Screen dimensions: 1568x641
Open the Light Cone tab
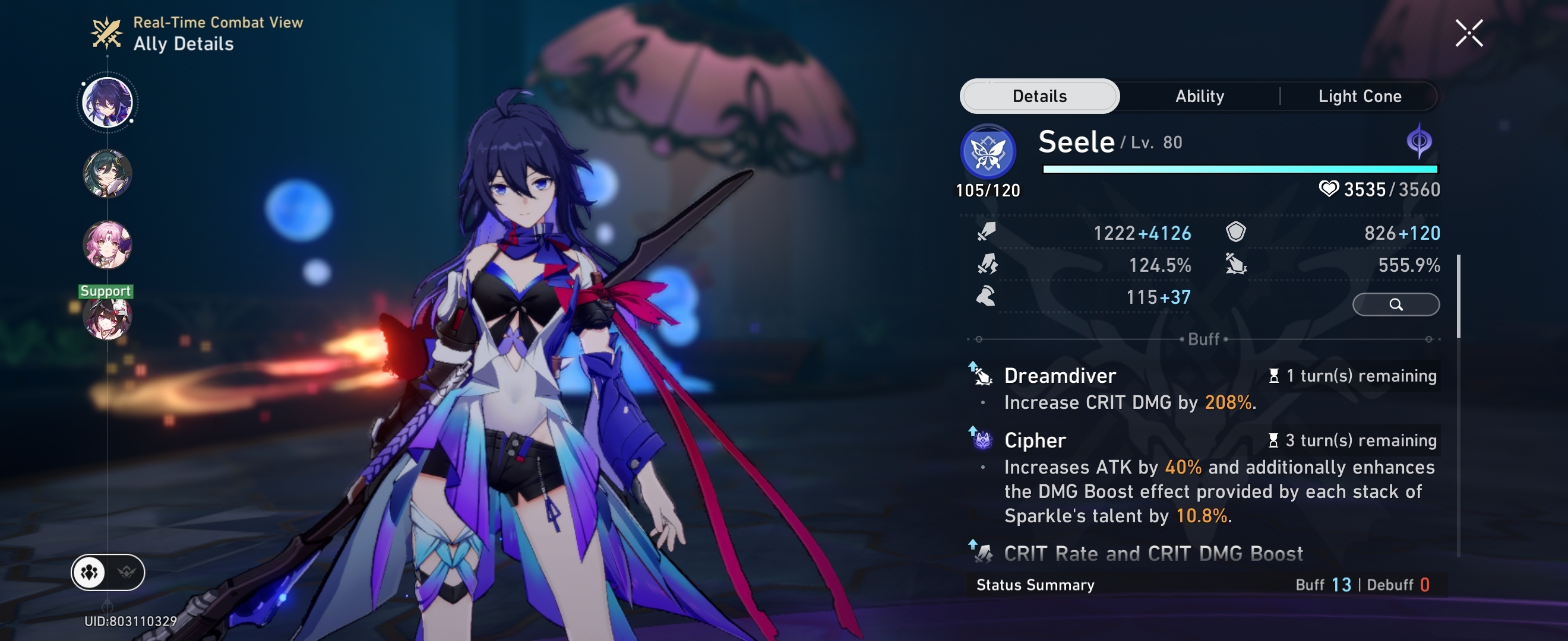(1360, 96)
